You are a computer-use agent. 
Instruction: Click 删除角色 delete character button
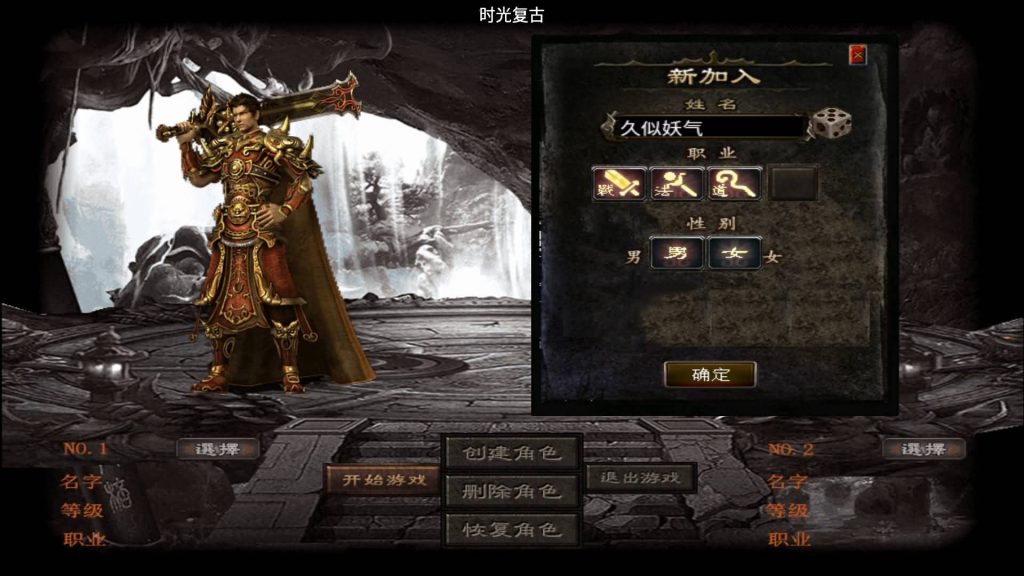coord(511,490)
